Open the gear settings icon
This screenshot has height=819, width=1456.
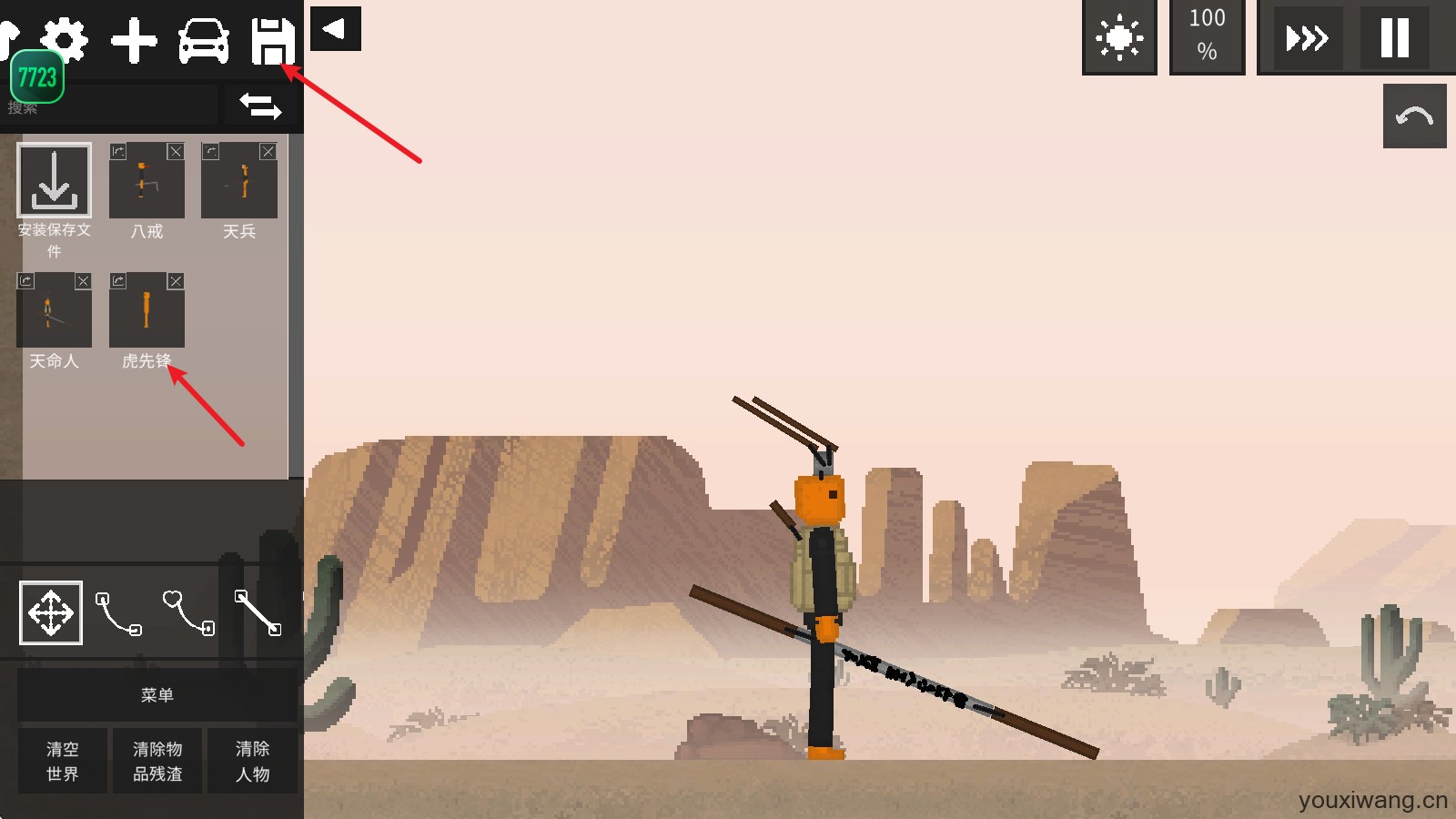point(66,38)
